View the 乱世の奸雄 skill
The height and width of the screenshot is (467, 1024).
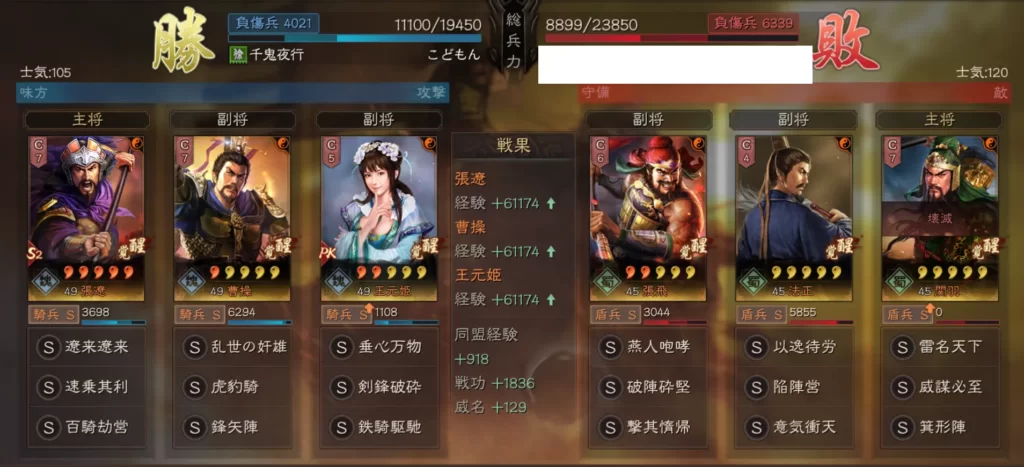point(232,347)
